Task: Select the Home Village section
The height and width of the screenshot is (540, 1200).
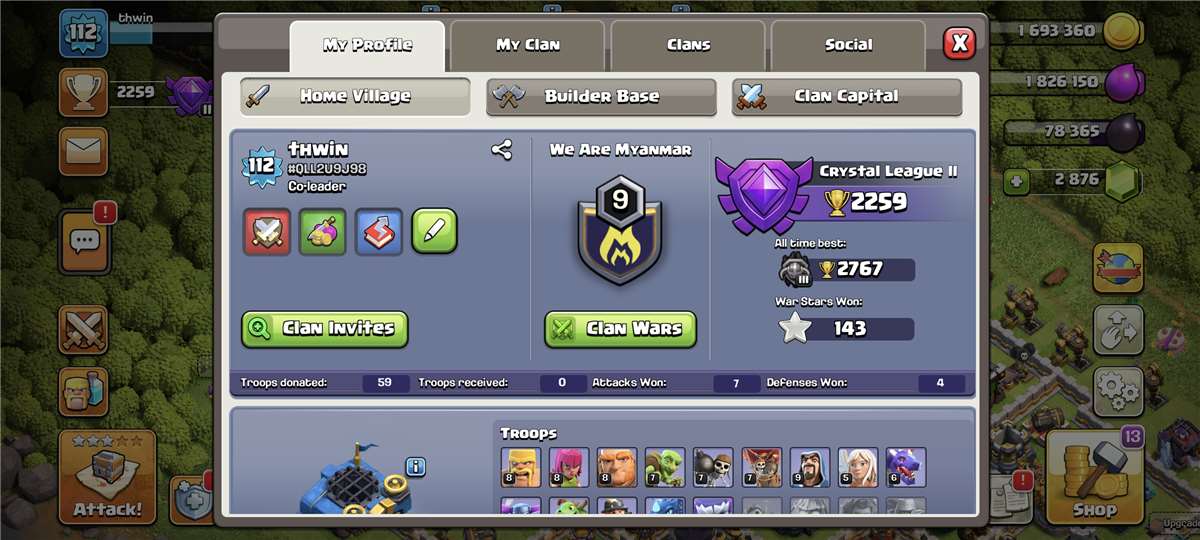Action: click(x=355, y=97)
